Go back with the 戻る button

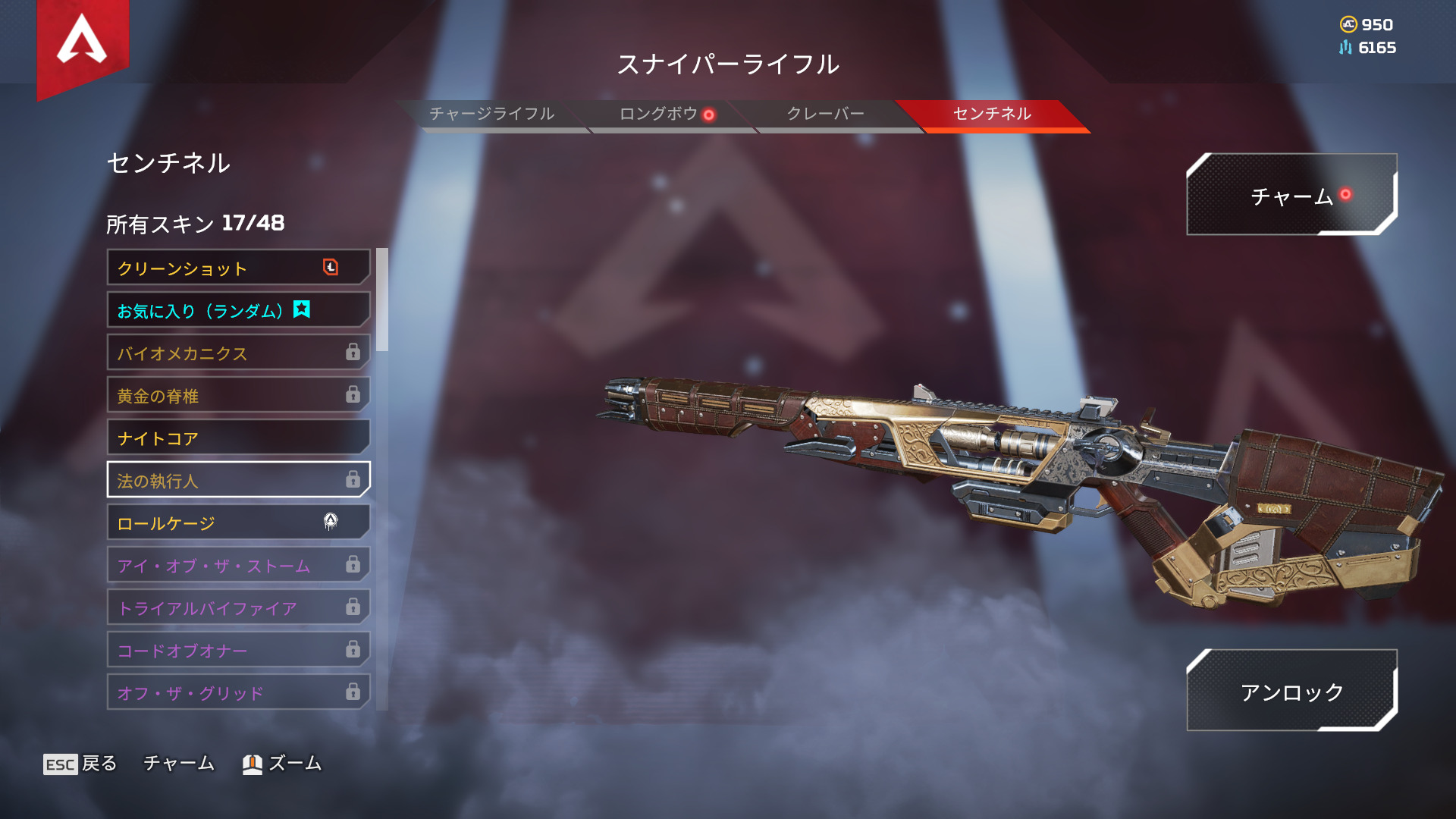pos(80,764)
